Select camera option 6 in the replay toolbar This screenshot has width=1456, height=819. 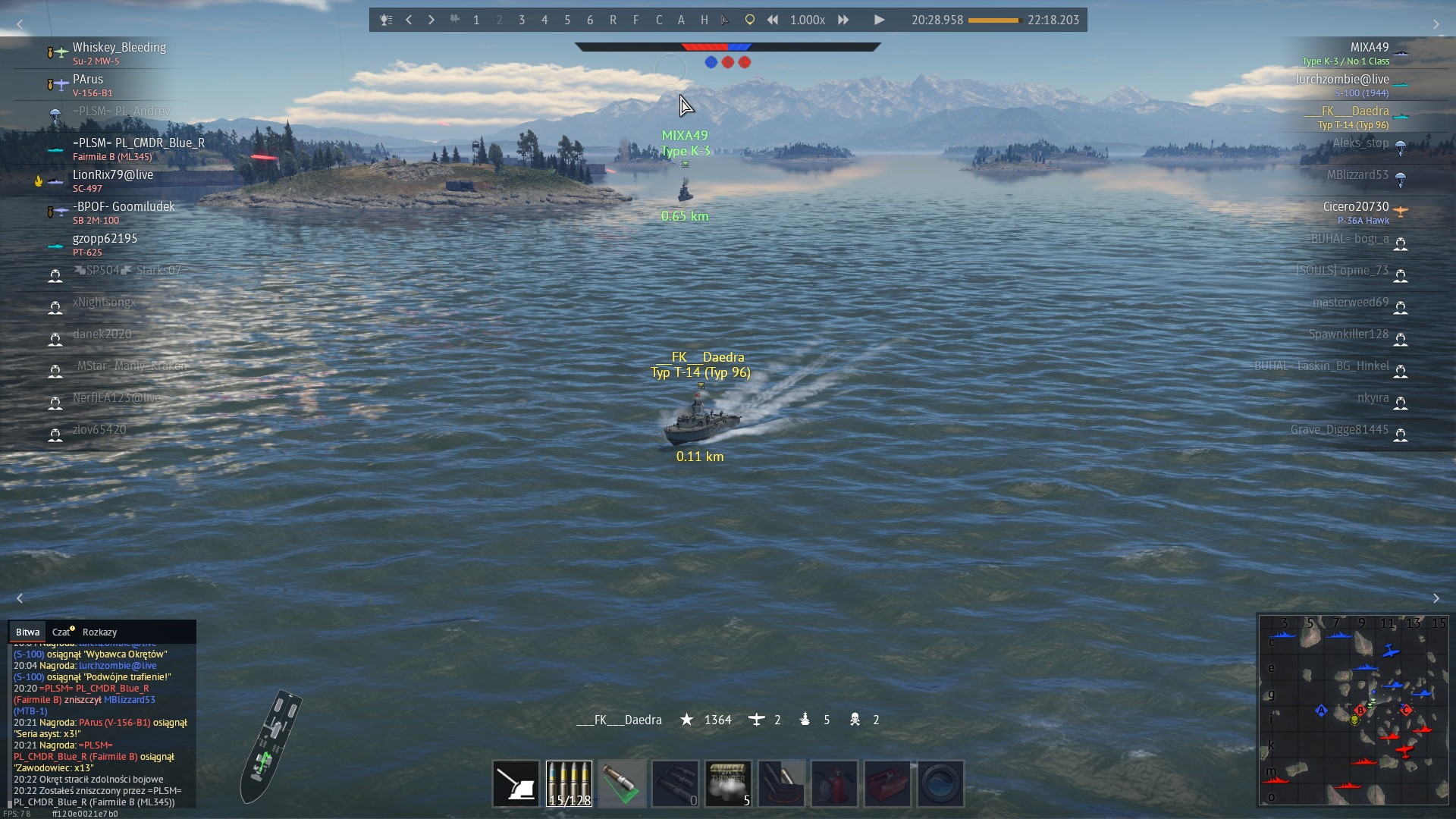pyautogui.click(x=590, y=20)
